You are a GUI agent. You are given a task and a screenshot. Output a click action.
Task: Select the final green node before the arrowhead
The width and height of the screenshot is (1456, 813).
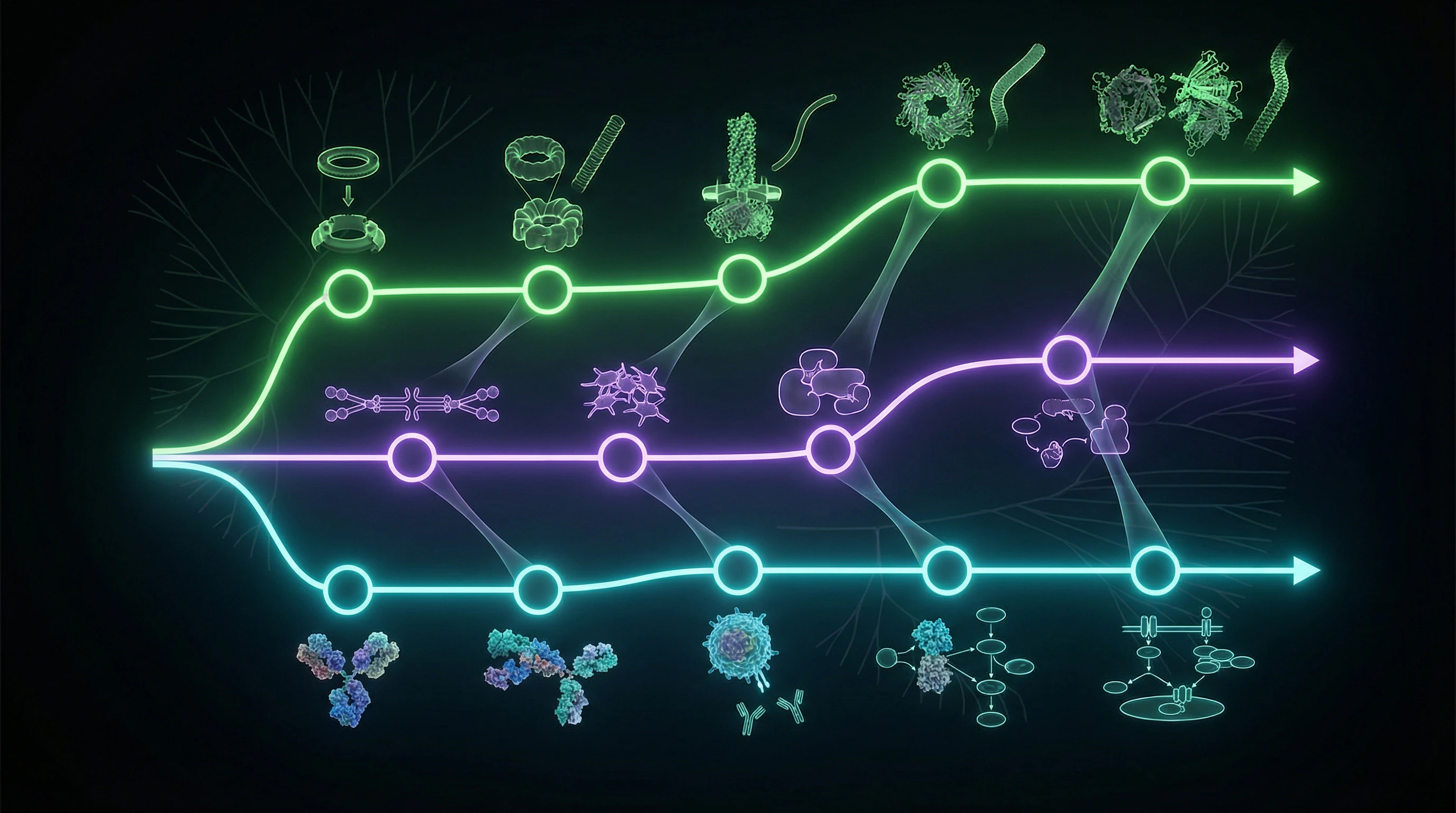tap(1164, 181)
